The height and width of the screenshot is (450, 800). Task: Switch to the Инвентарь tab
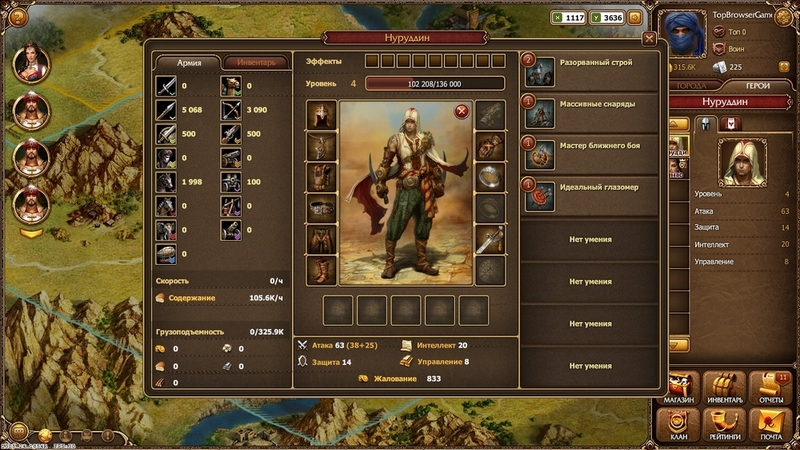click(x=256, y=62)
